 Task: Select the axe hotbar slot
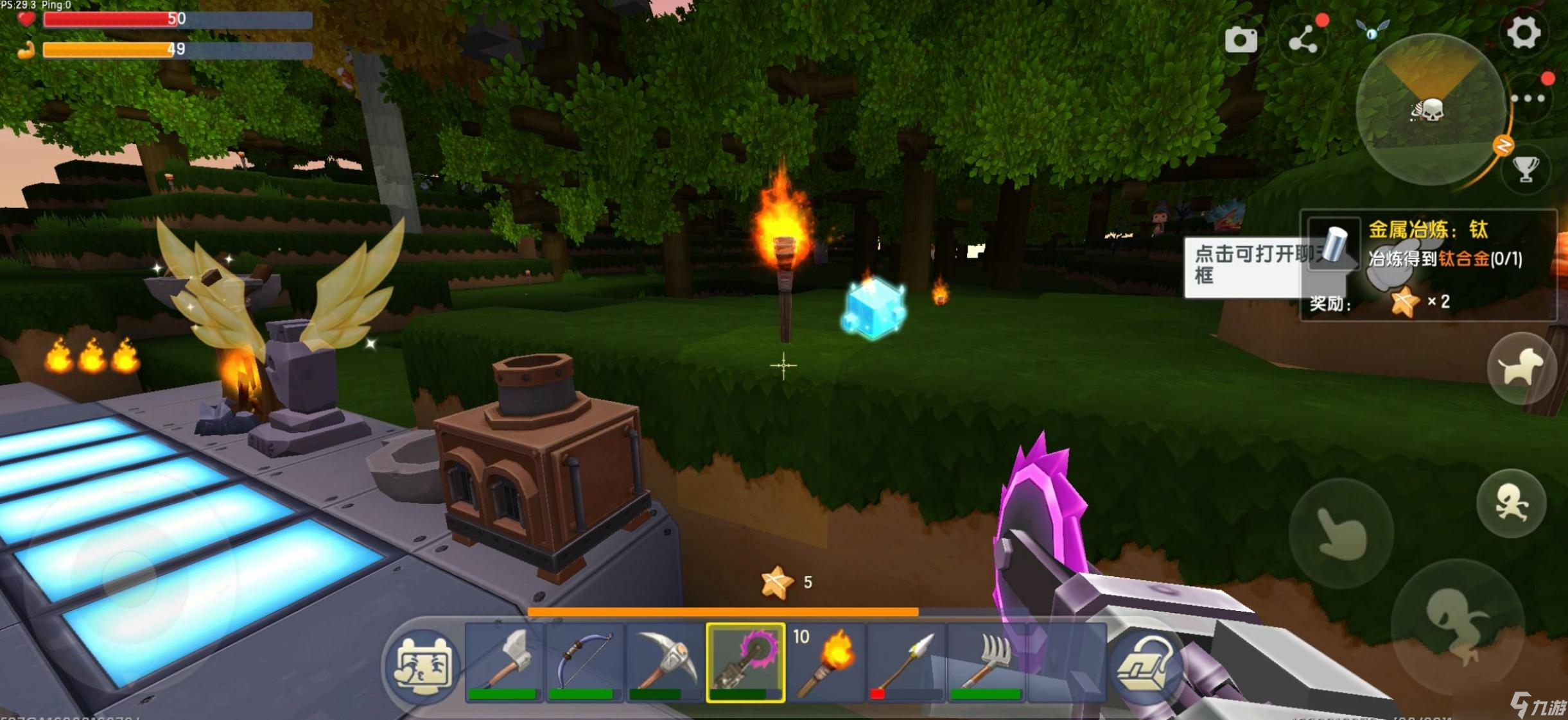click(505, 662)
